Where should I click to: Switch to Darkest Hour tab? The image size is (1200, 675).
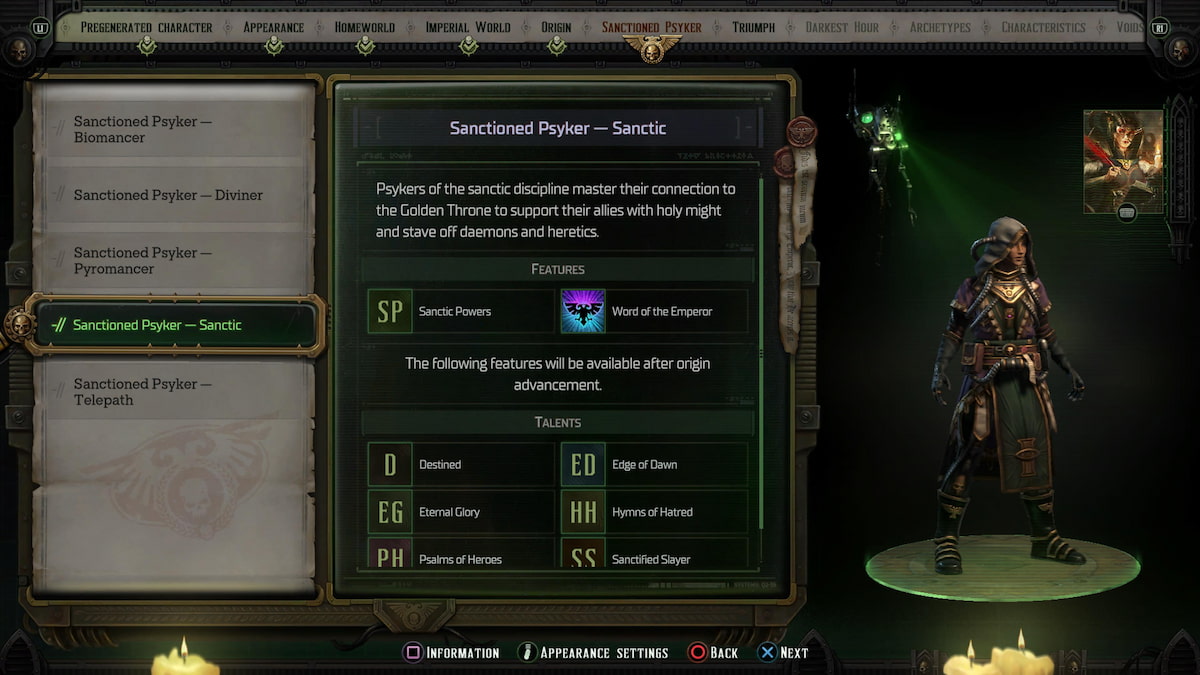(x=842, y=27)
